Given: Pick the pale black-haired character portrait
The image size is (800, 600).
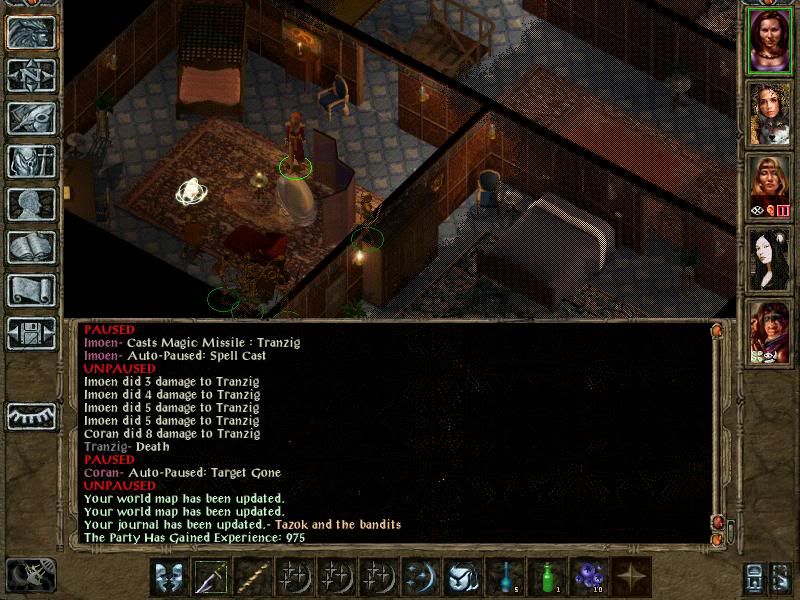Looking at the screenshot, I should 769,258.
